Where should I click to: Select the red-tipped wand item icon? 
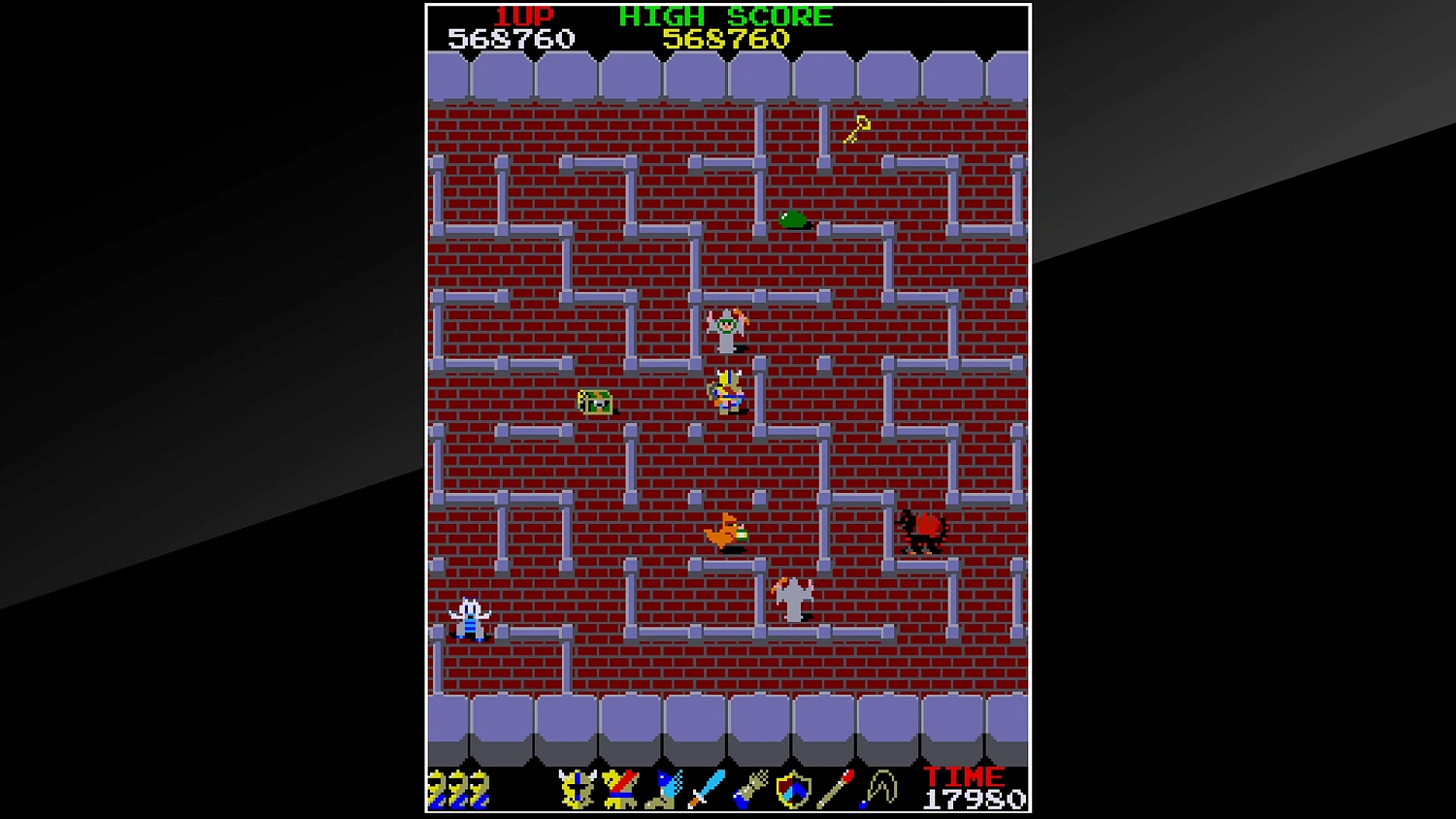pos(837,788)
